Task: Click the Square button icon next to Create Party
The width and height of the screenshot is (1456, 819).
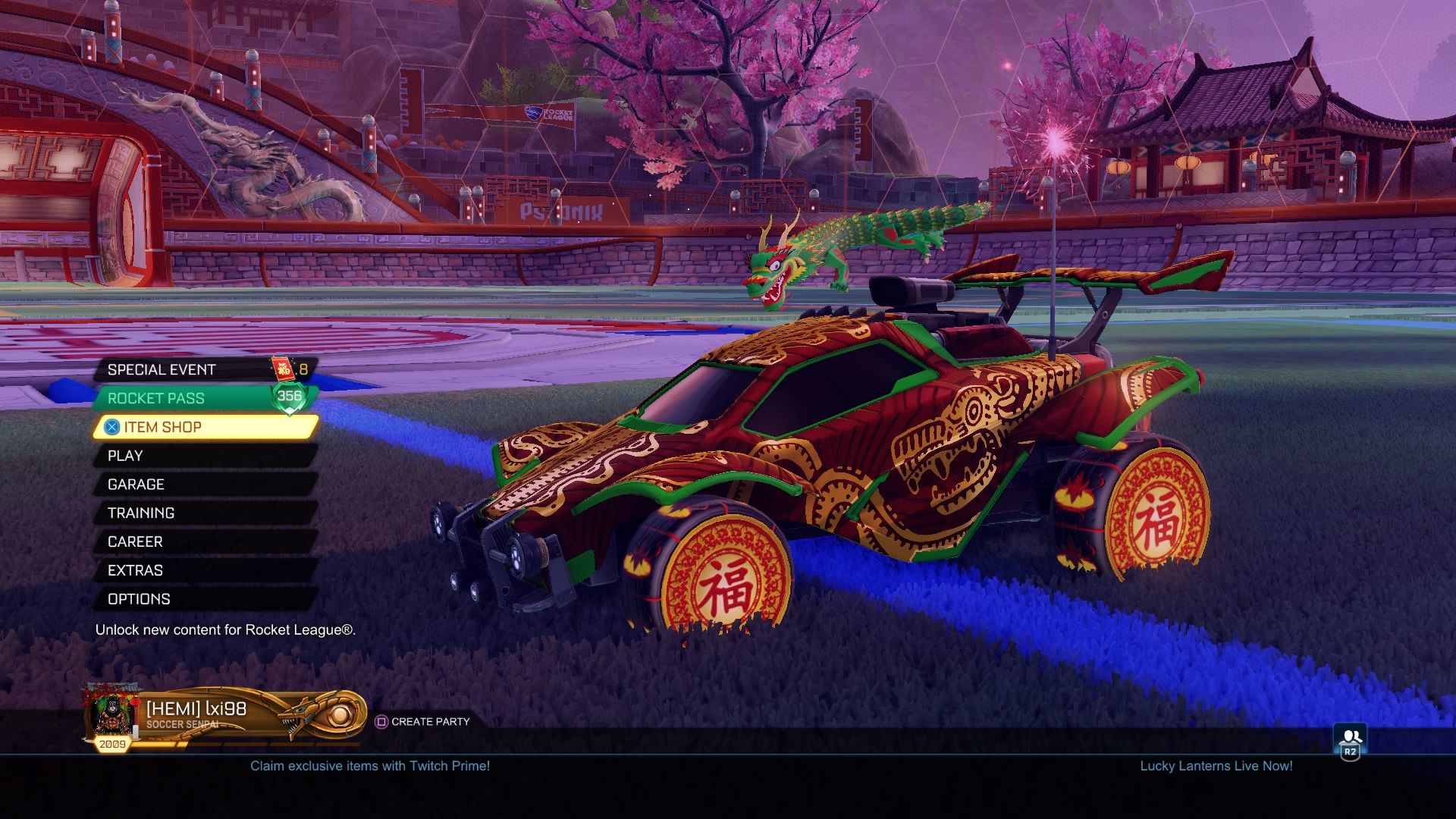Action: [x=381, y=722]
